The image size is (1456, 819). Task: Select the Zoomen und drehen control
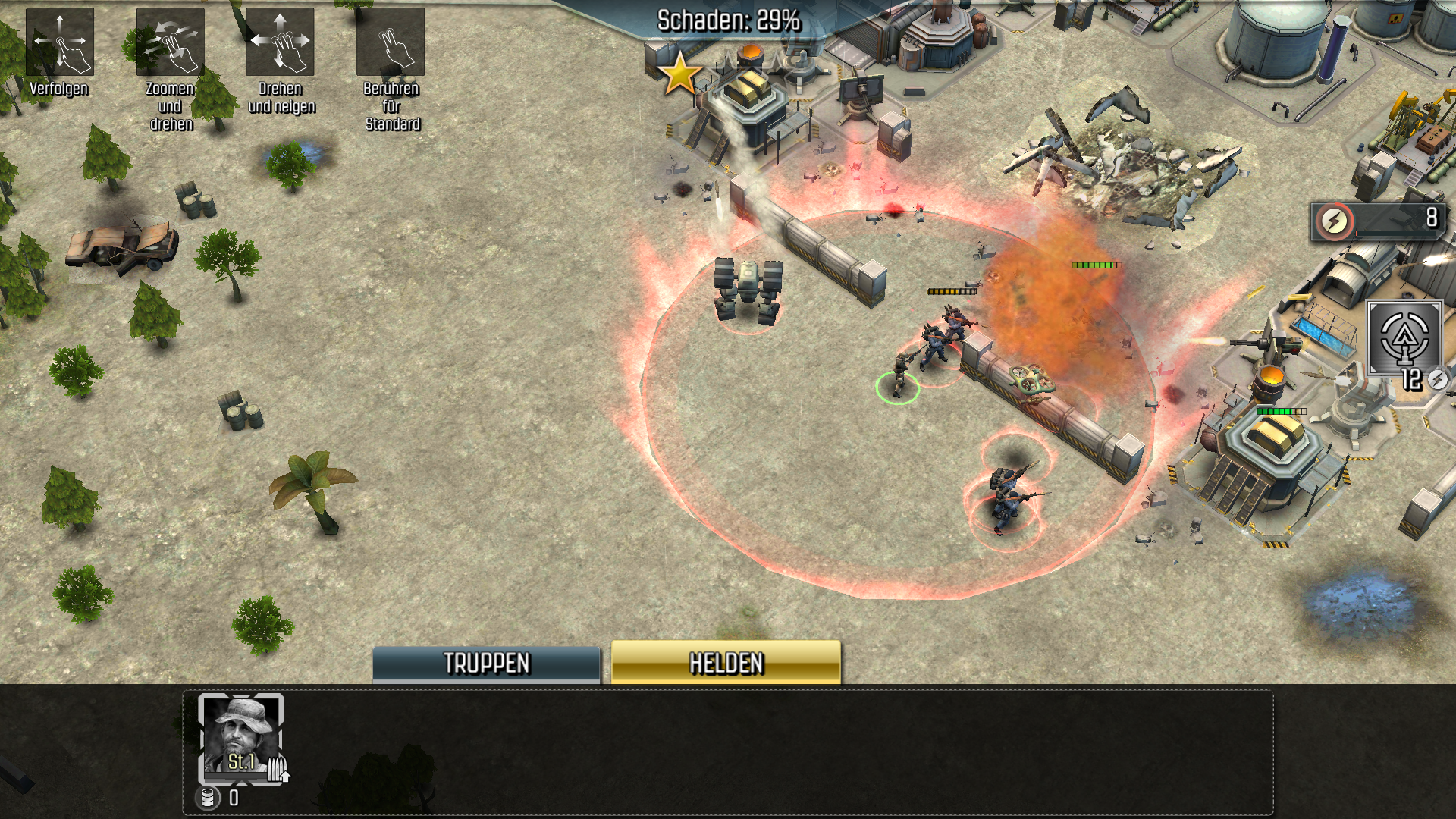[170, 42]
